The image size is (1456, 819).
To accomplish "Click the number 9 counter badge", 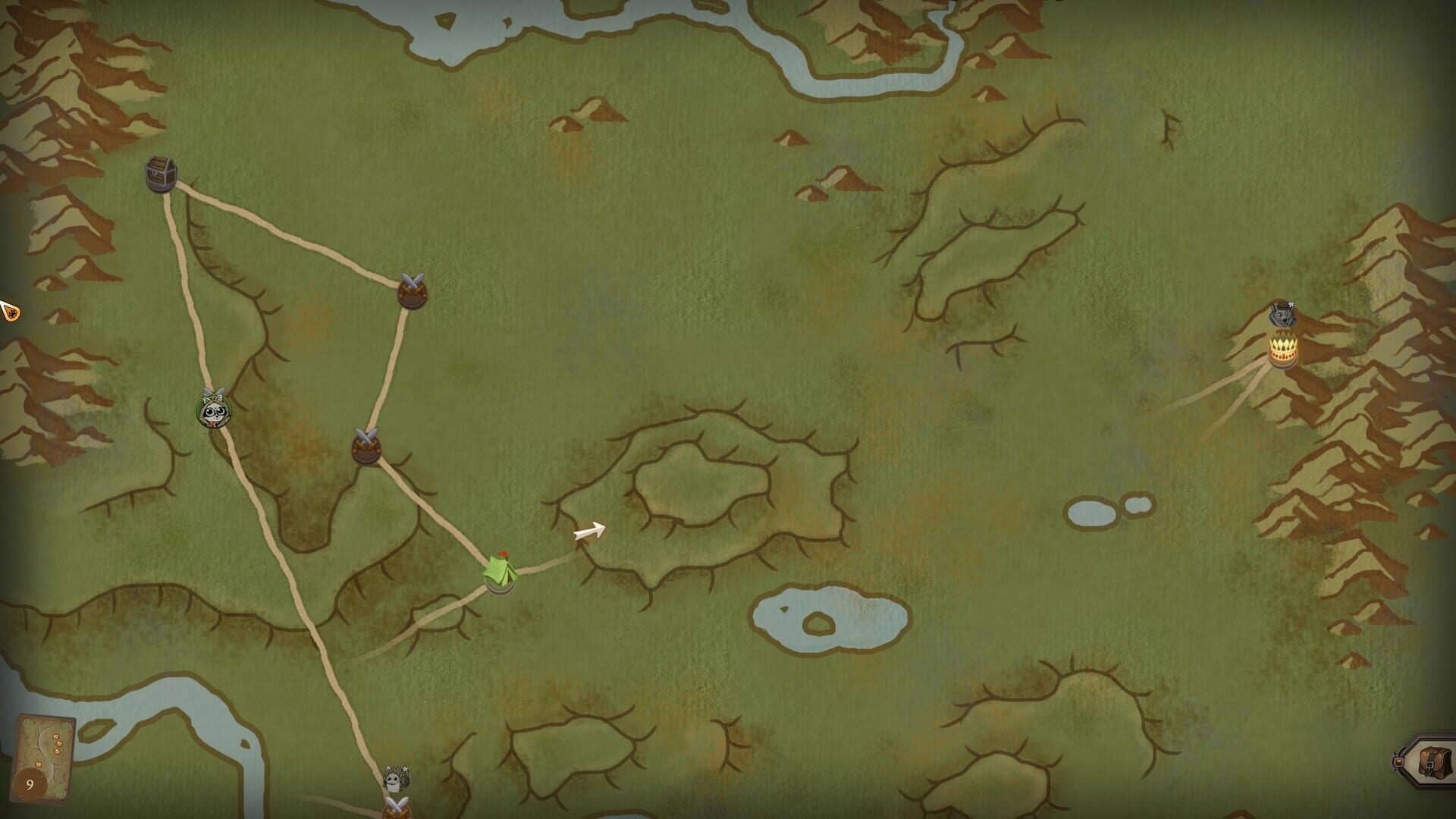I will 31,783.
